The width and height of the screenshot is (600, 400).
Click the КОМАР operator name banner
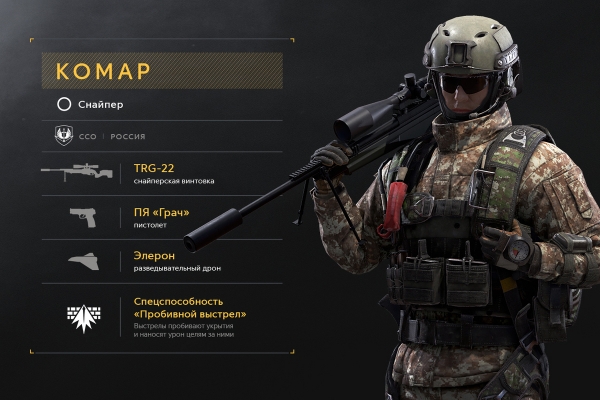[160, 71]
